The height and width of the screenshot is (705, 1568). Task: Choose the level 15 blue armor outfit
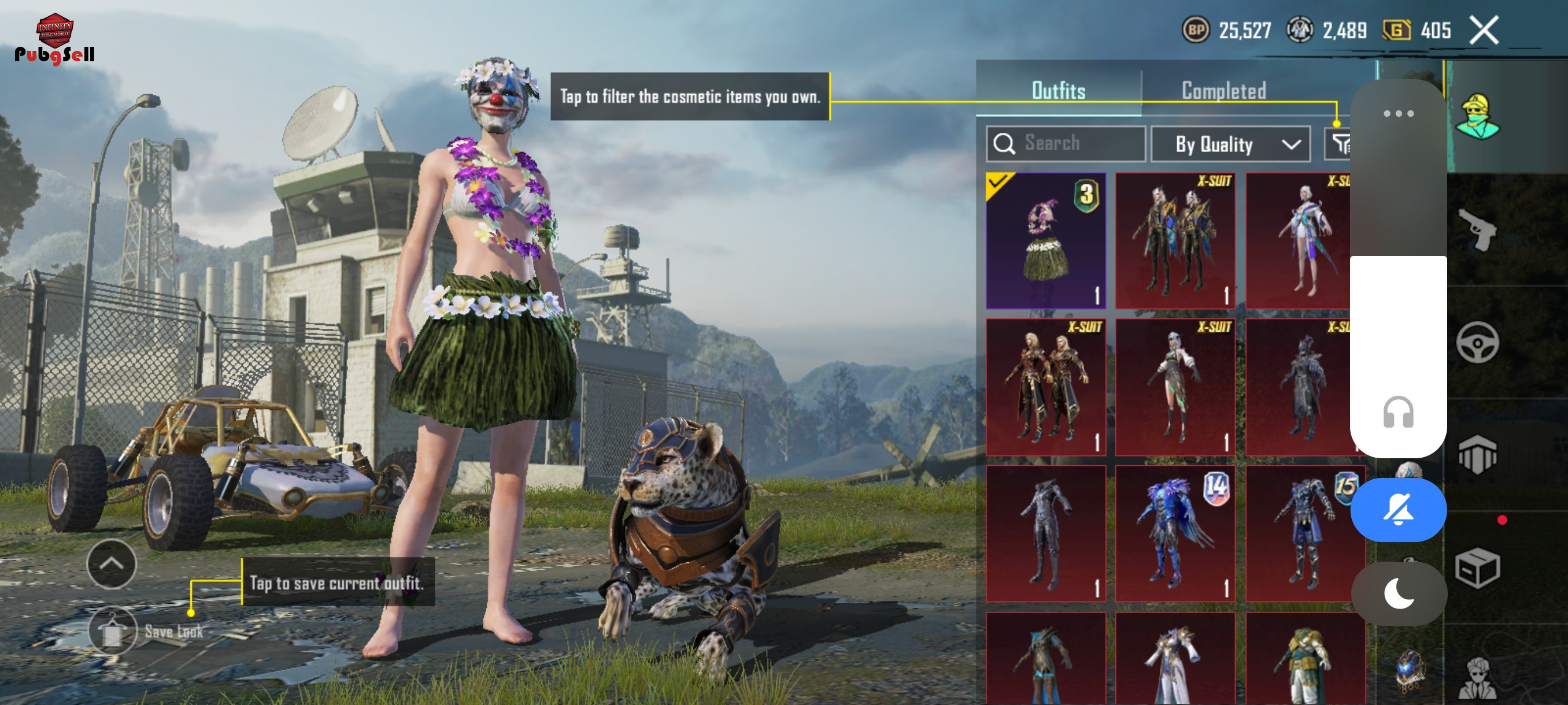tap(1303, 533)
